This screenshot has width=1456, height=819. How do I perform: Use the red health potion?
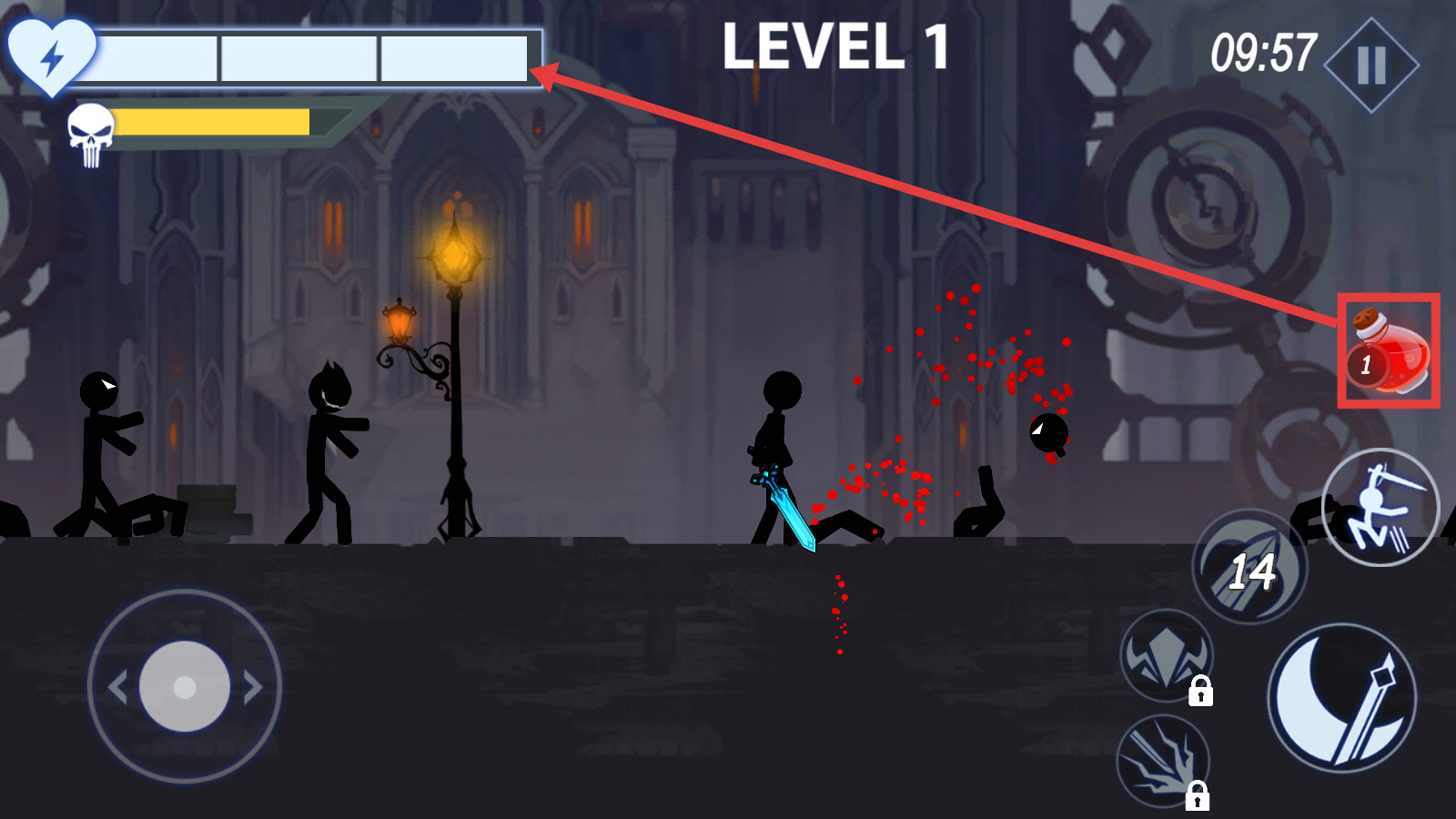(1388, 352)
